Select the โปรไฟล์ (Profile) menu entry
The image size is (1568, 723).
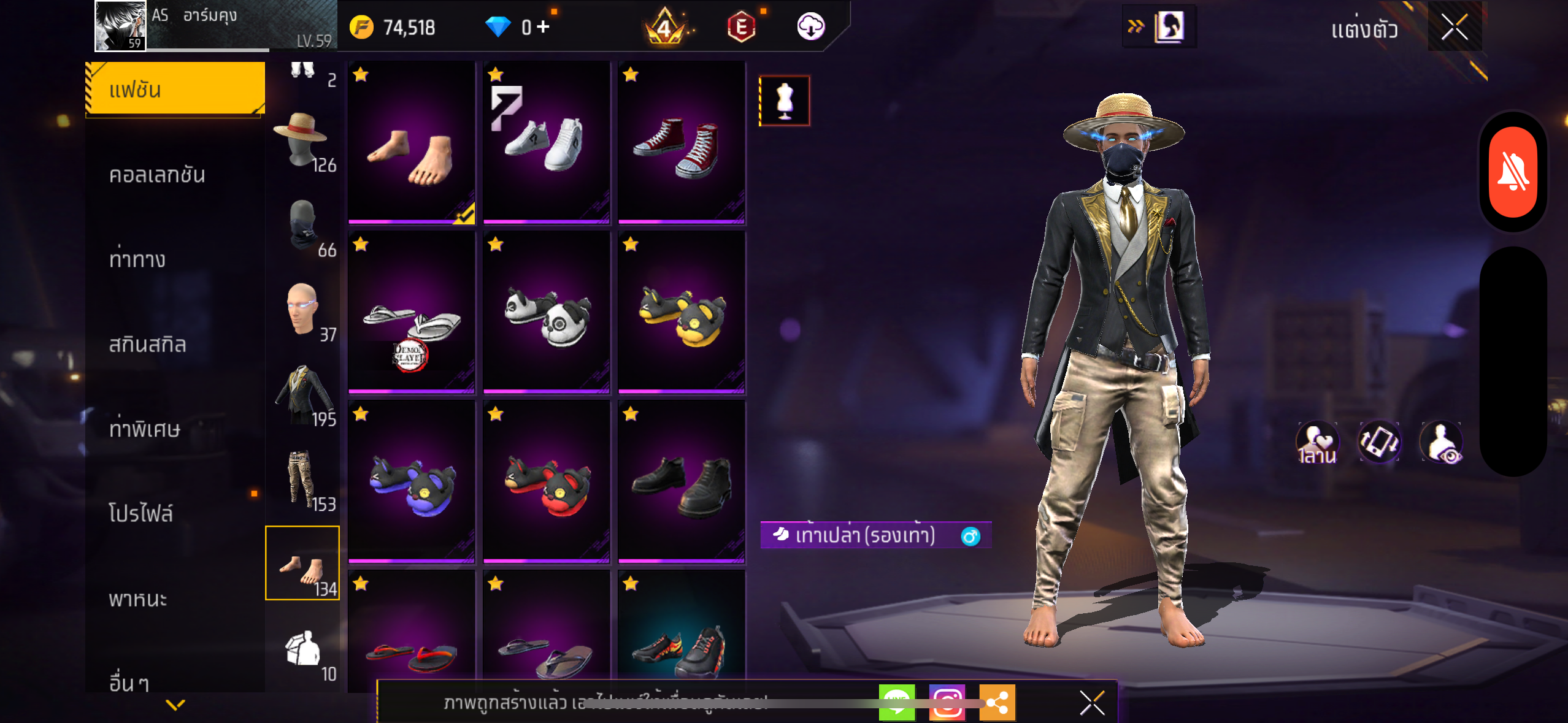click(x=141, y=514)
